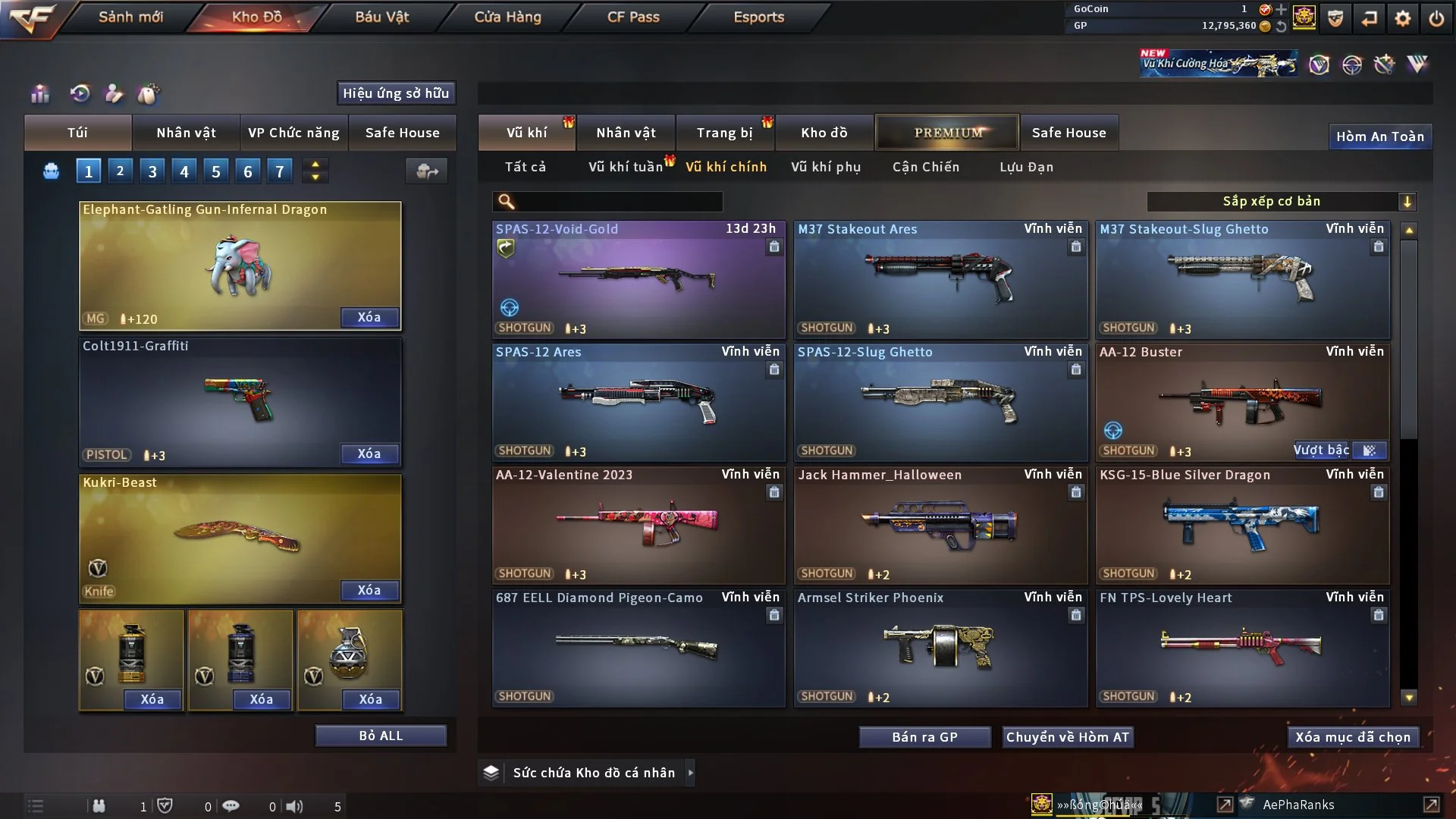
Task: Filter by Cận Chiến weapons
Action: click(926, 167)
